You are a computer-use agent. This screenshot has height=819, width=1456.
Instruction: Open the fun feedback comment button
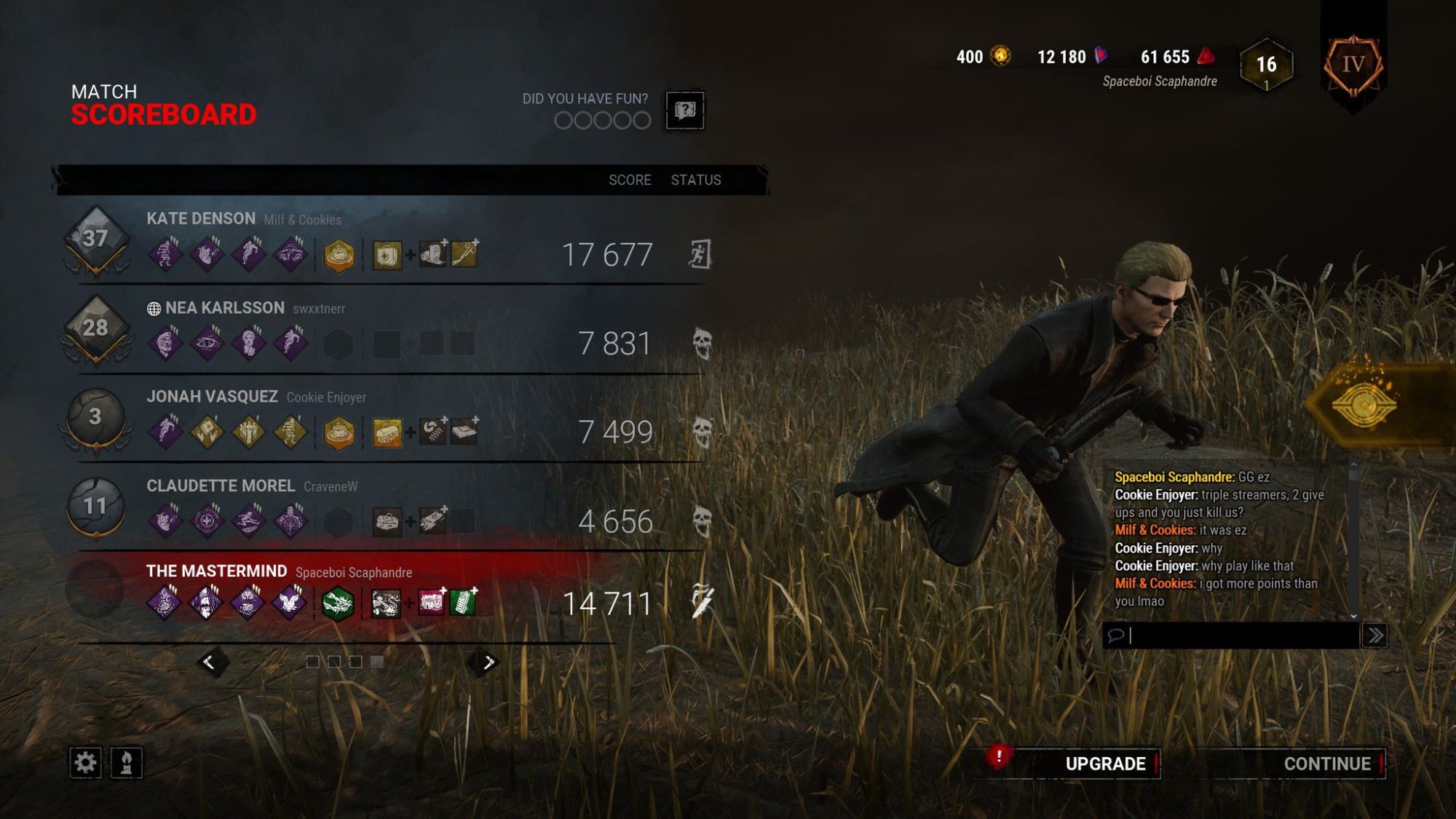point(684,111)
